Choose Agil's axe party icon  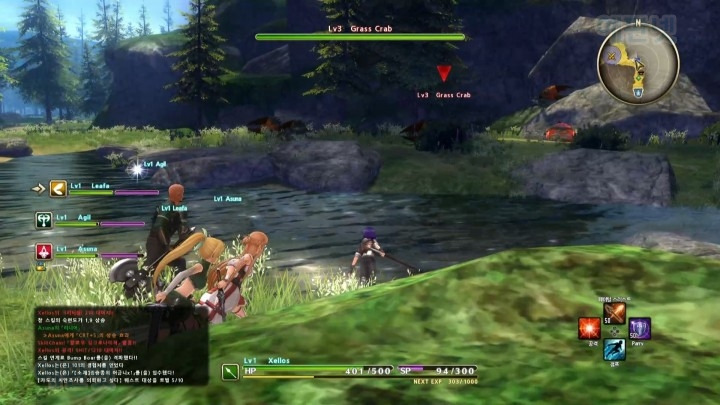(x=44, y=219)
